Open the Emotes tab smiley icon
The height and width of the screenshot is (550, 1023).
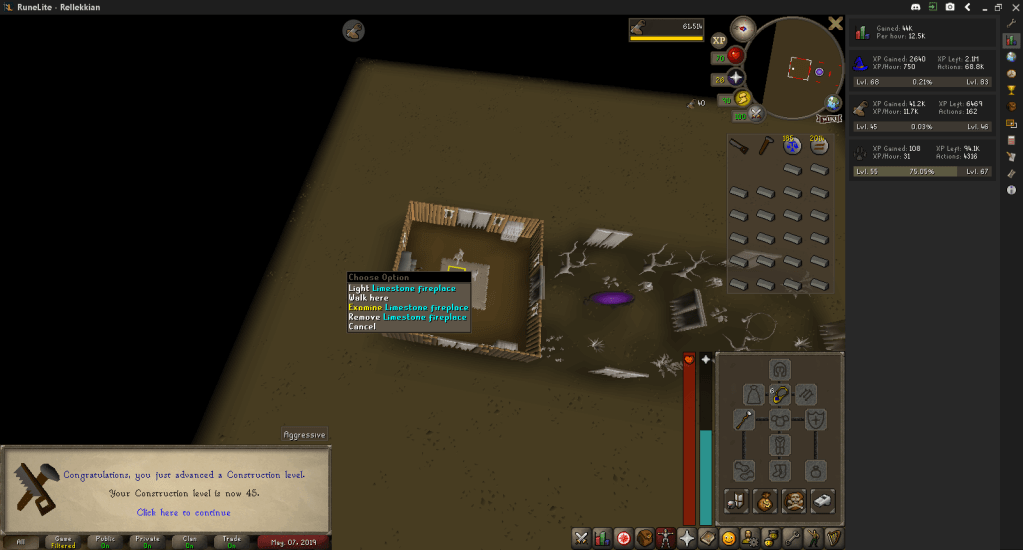click(729, 538)
